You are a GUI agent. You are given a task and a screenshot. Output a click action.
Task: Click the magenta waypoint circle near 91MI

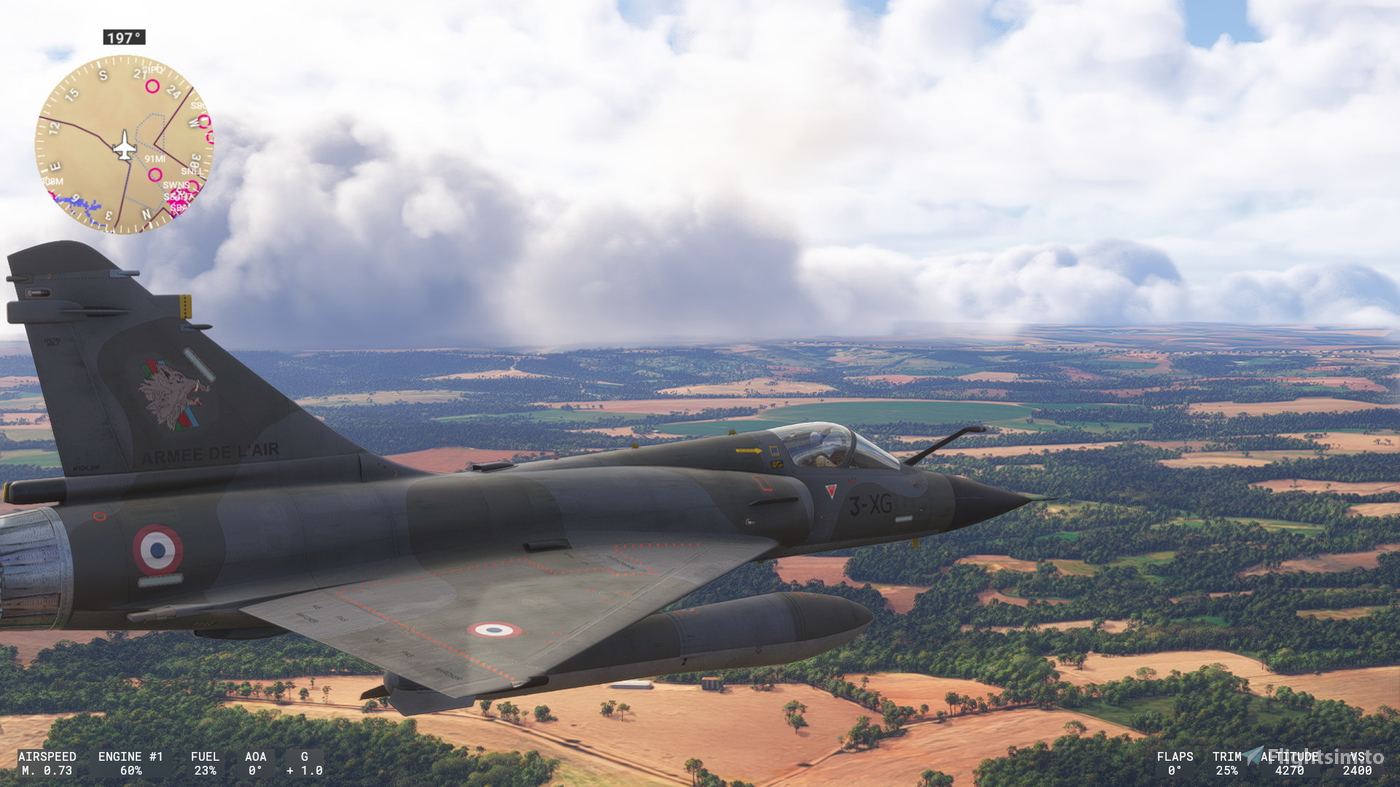point(154,173)
